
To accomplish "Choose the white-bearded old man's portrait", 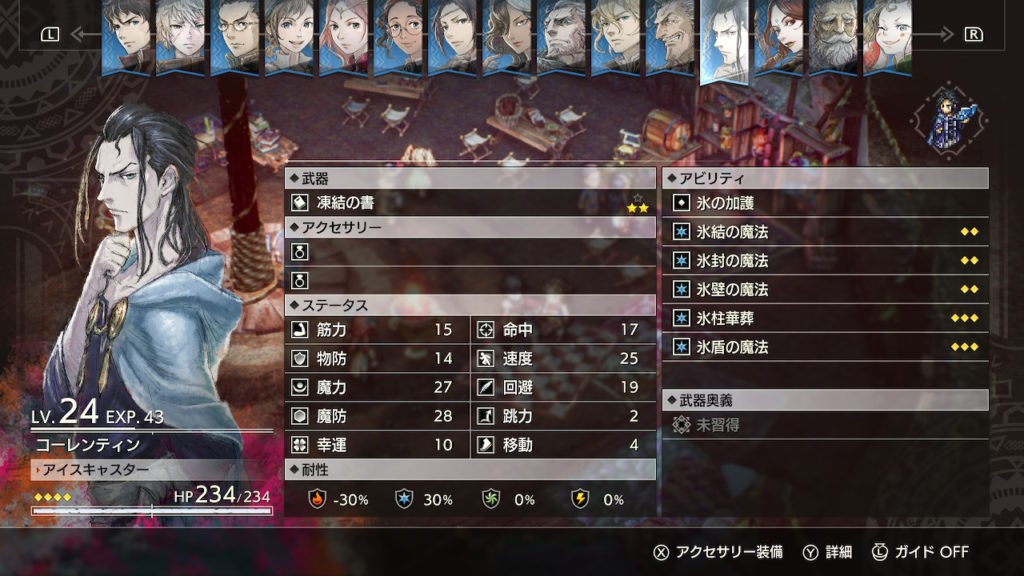I will (832, 34).
